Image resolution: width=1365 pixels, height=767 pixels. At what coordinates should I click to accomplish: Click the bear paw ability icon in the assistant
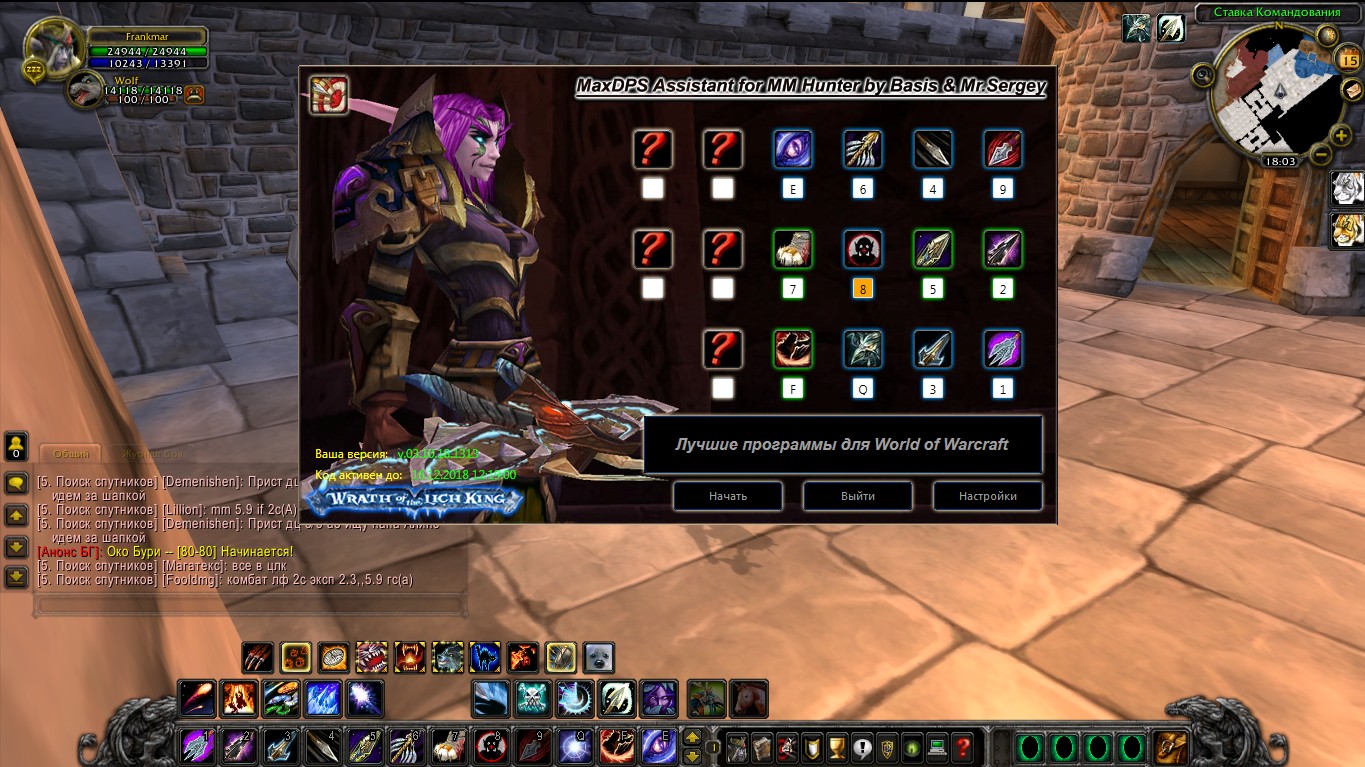pos(793,249)
